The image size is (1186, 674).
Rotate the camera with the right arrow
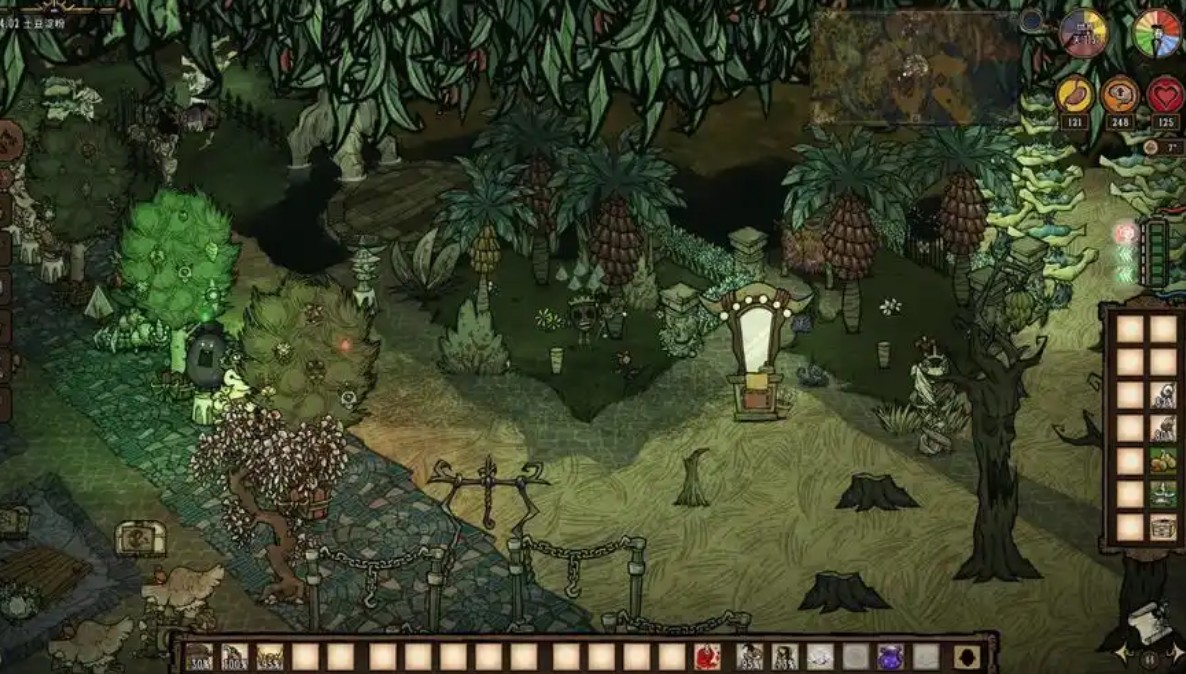click(x=1176, y=653)
